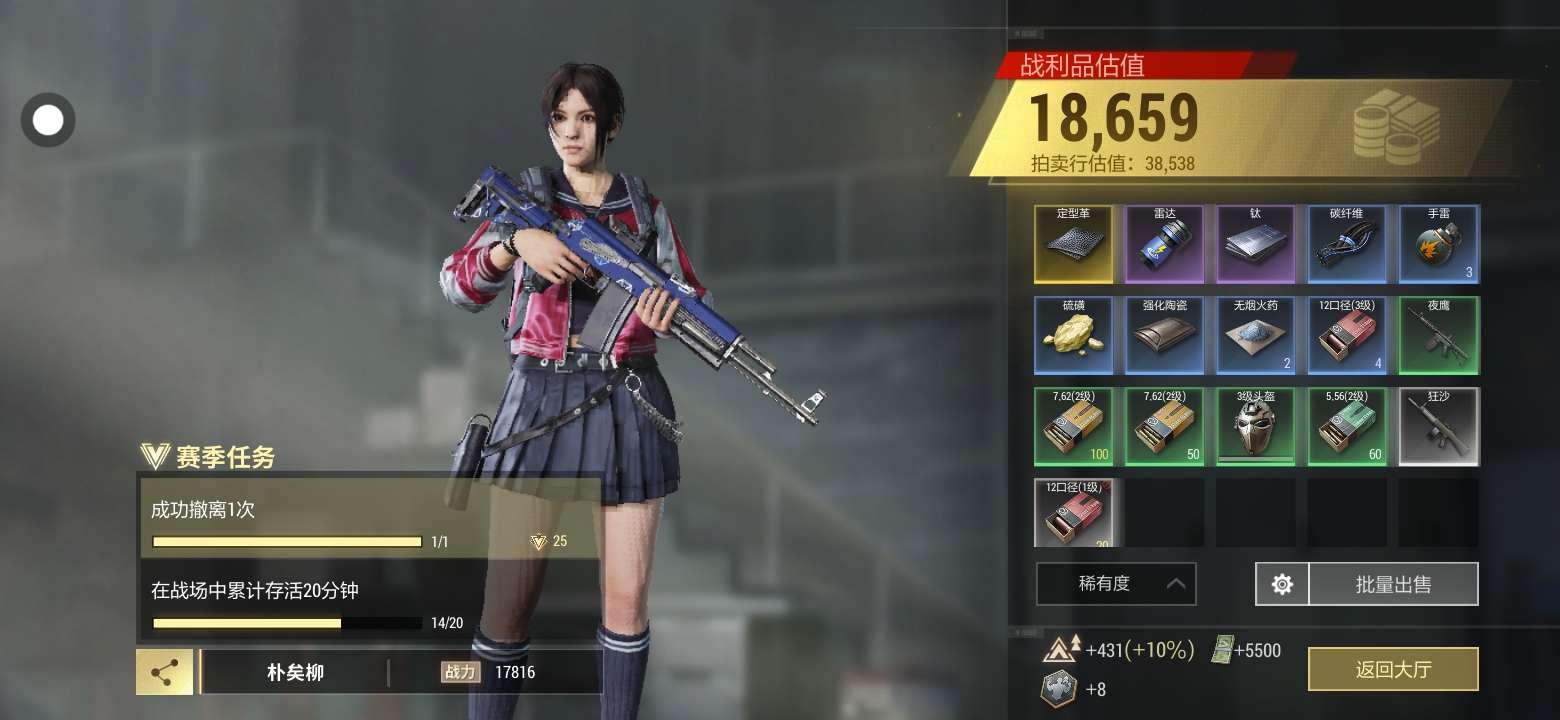This screenshot has width=1560, height=720.
Task: Pick the 碳纤维 carbon fiber slot
Action: click(x=1347, y=244)
